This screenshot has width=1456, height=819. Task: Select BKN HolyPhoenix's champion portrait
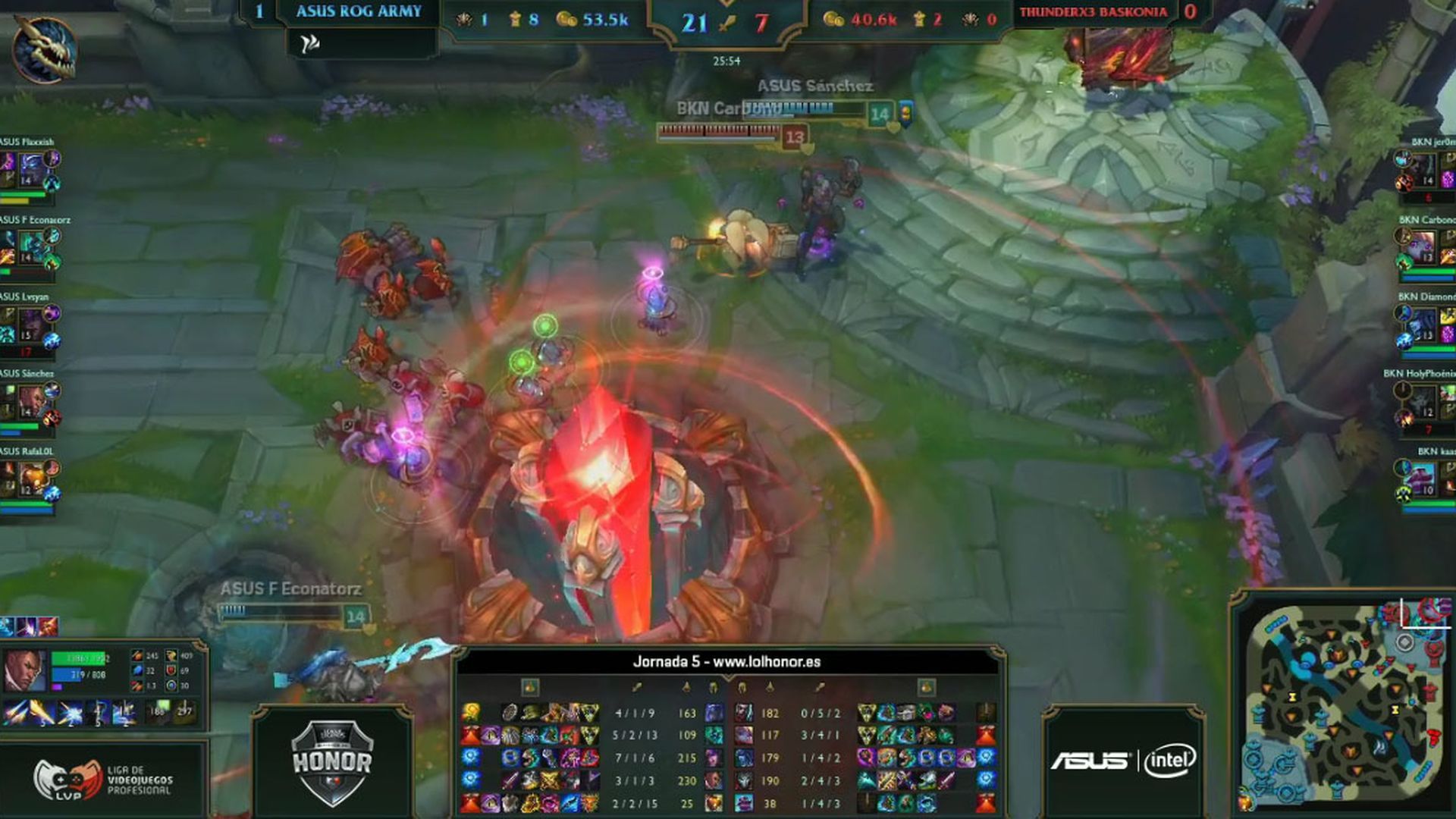tap(1423, 402)
